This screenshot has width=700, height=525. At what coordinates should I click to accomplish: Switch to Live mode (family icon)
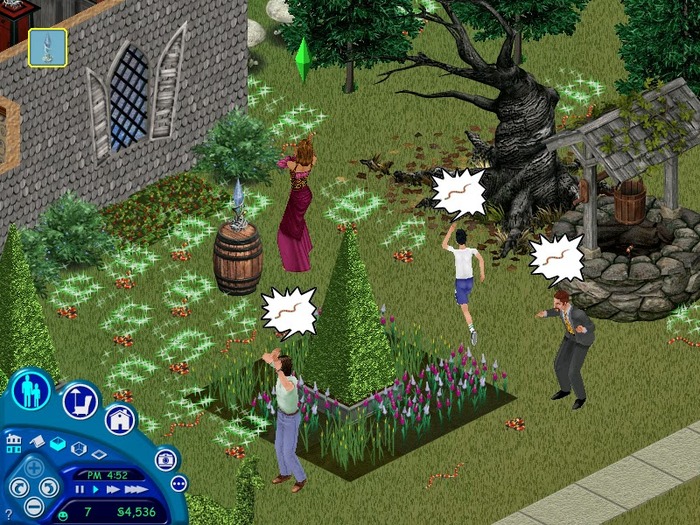click(31, 390)
